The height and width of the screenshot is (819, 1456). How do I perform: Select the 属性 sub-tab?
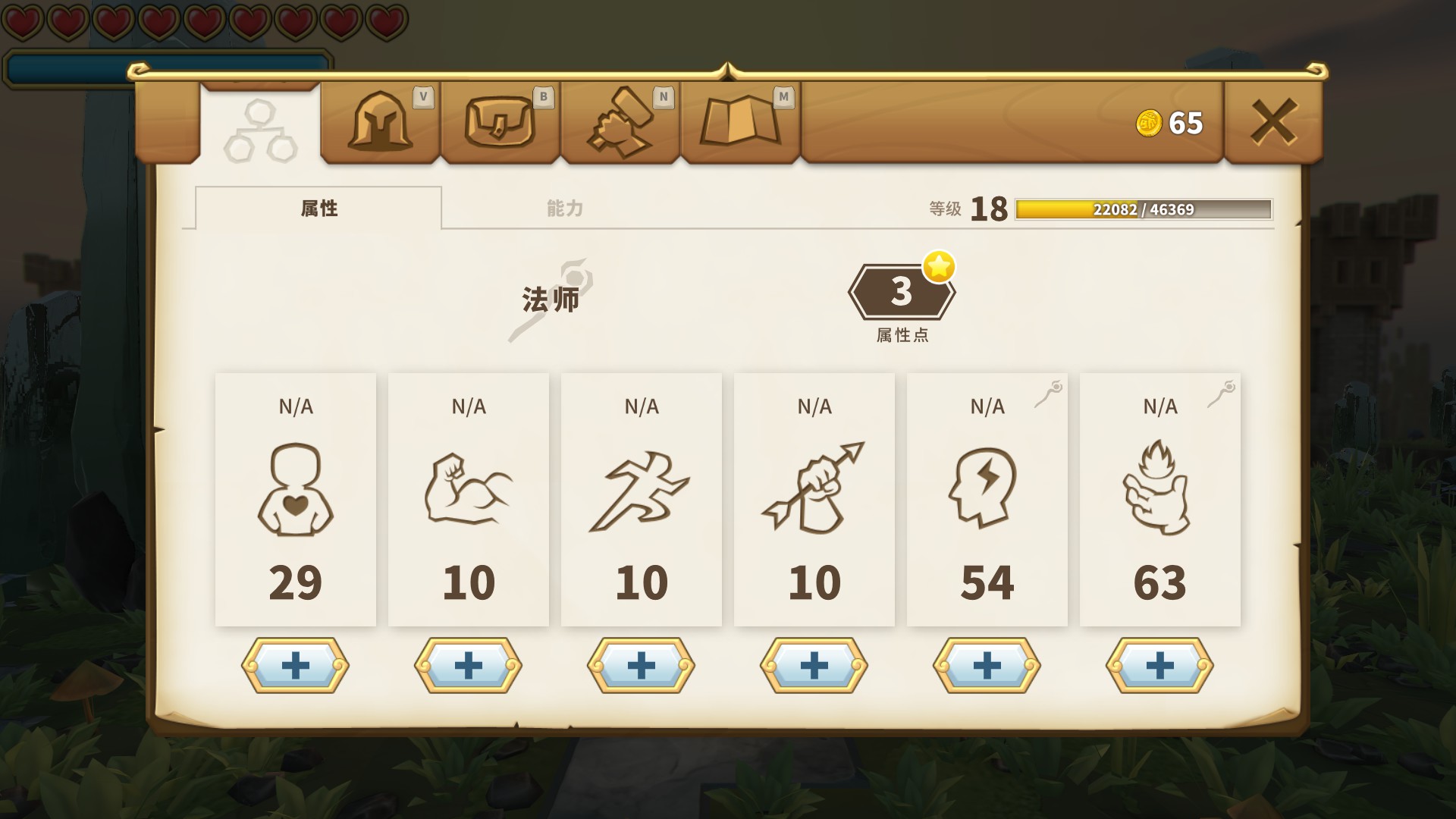click(318, 209)
